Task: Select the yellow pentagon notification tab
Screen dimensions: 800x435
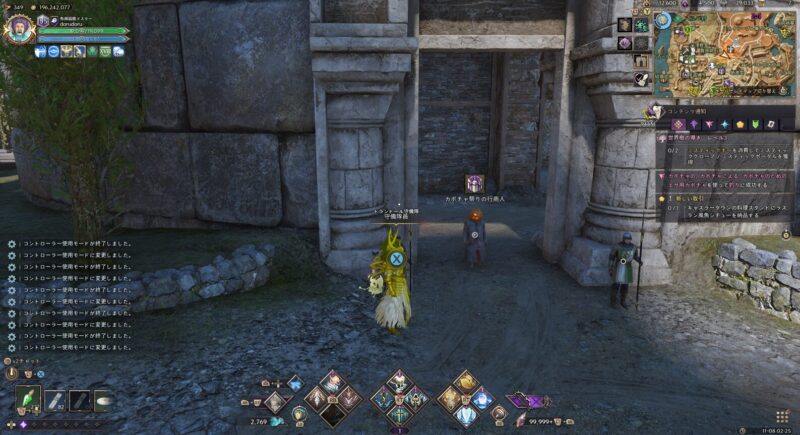Action: click(740, 124)
